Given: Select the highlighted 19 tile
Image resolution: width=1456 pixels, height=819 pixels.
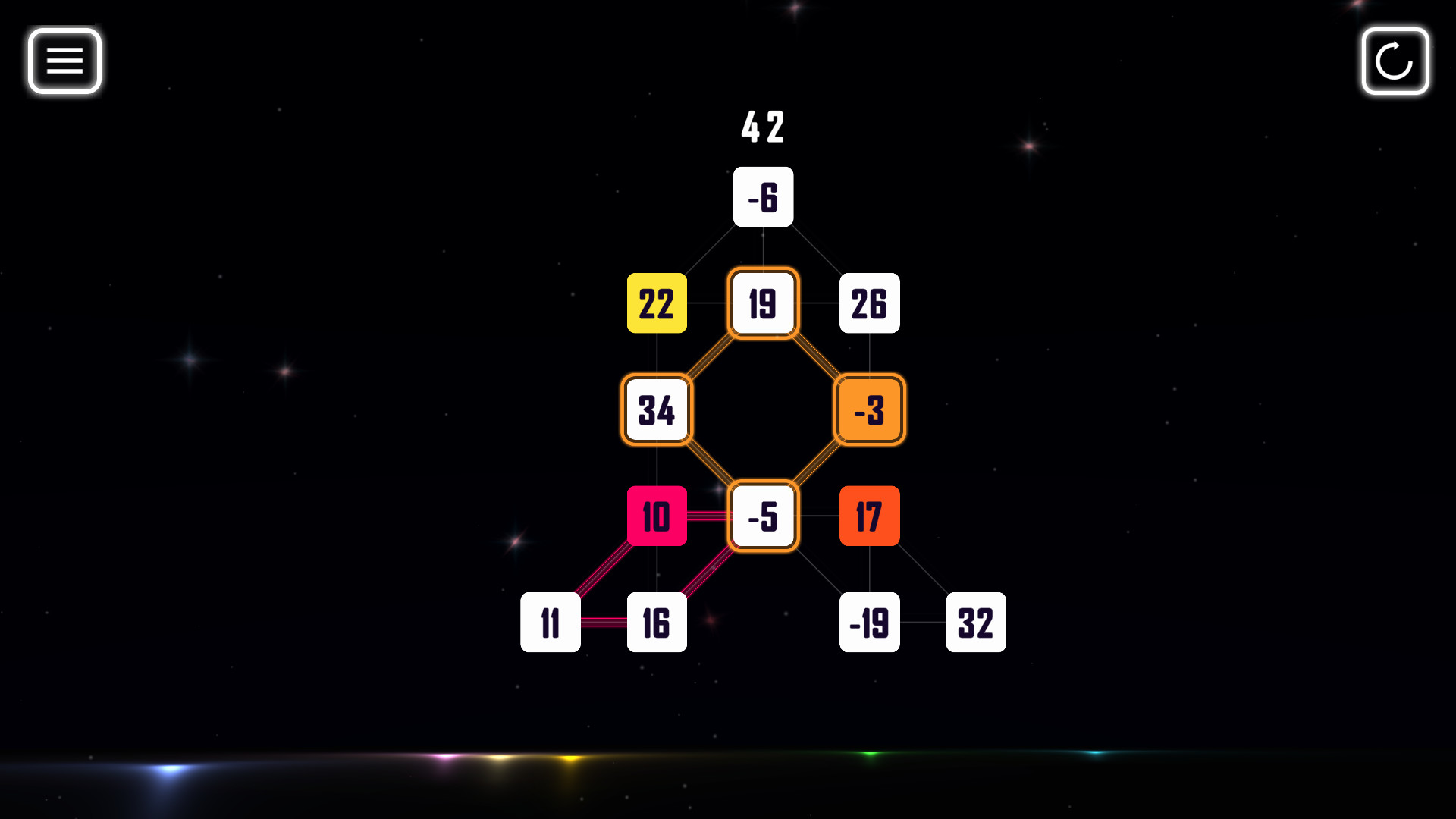Looking at the screenshot, I should click(763, 304).
